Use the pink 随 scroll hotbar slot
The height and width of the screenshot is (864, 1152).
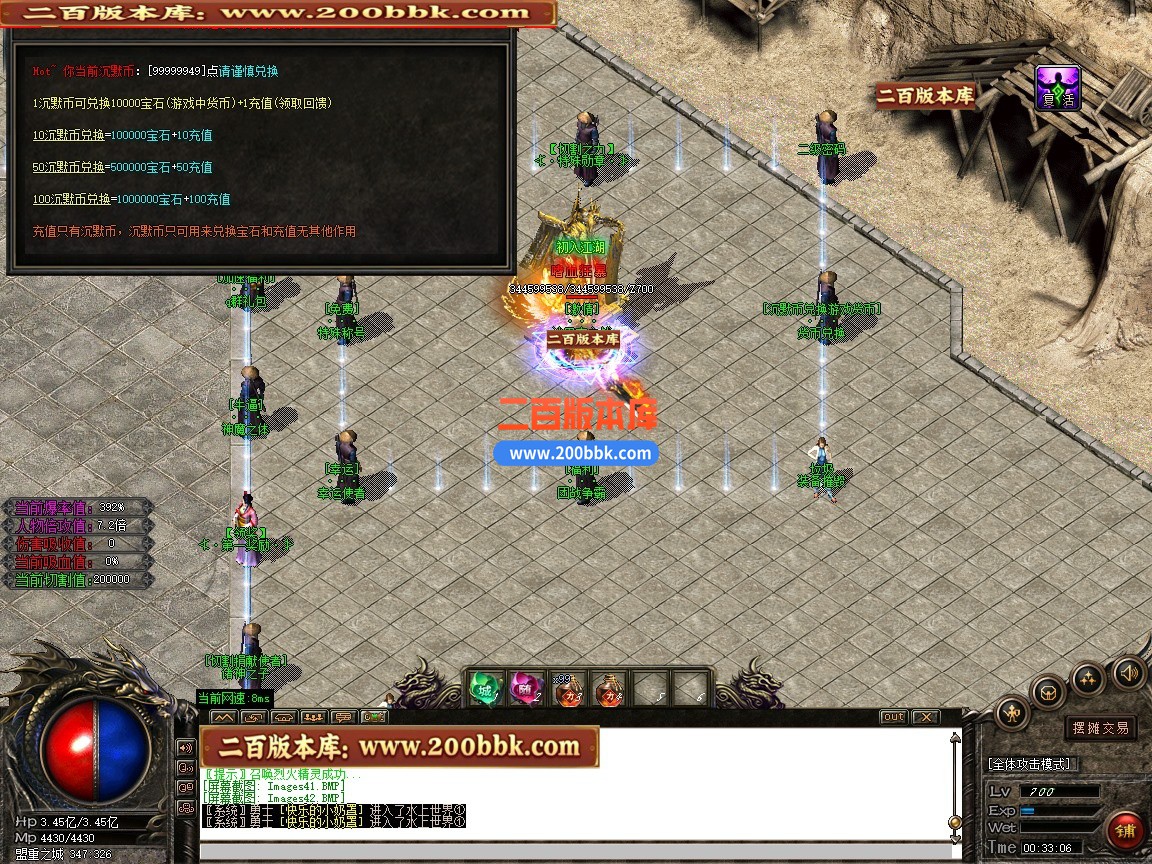pyautogui.click(x=526, y=688)
